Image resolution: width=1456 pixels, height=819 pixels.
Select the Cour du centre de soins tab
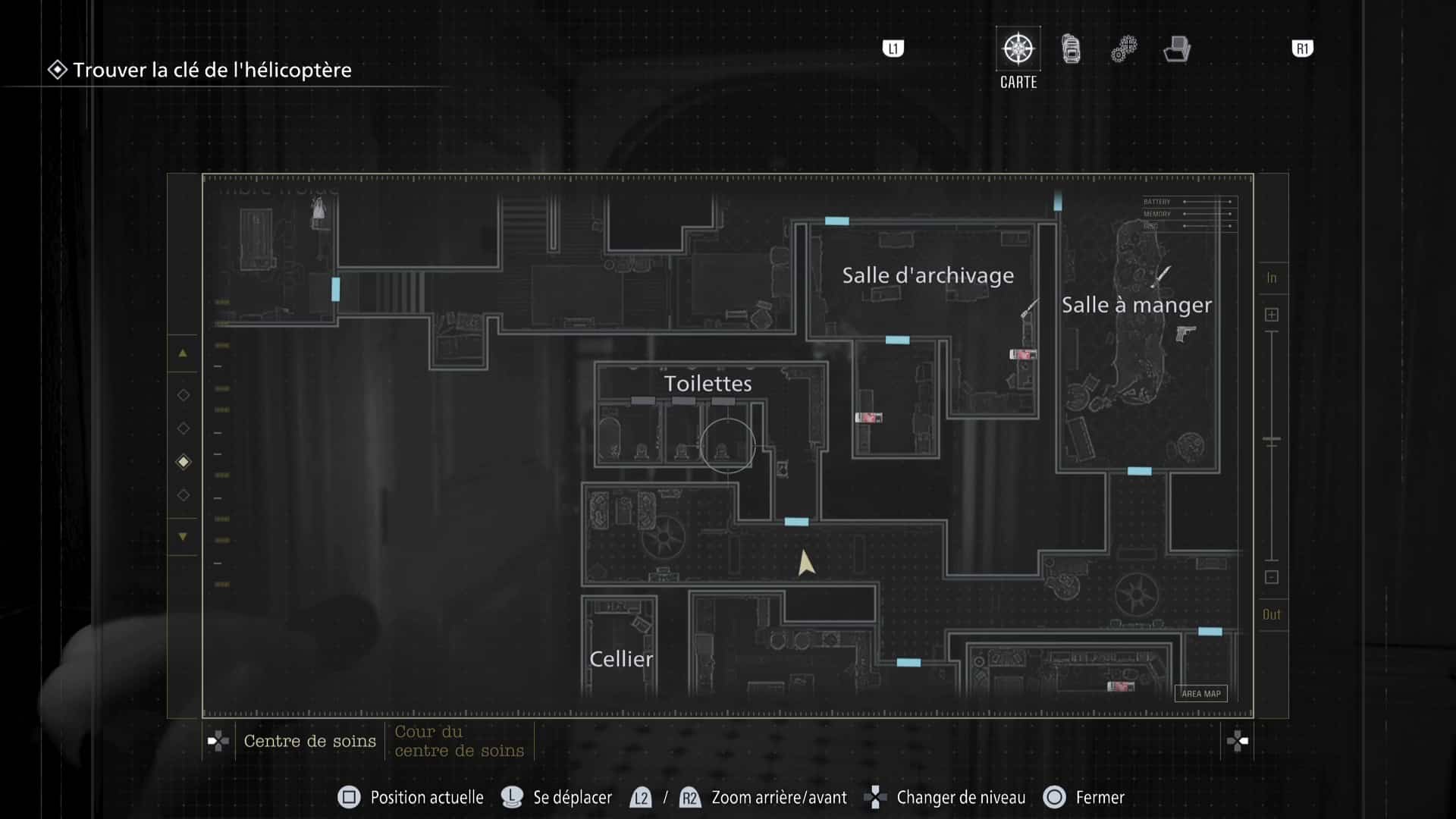459,741
